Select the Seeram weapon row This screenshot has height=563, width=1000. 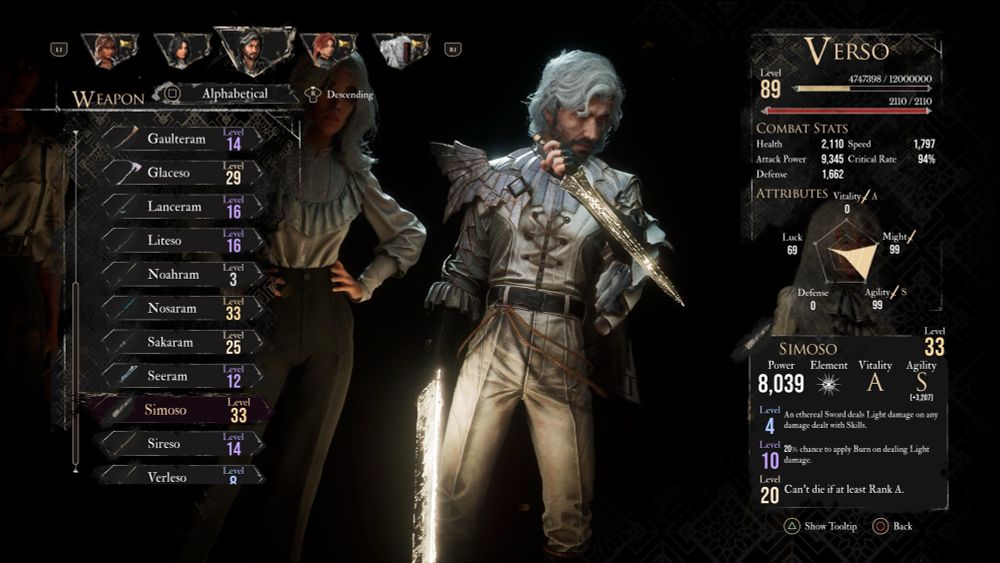pyautogui.click(x=178, y=376)
